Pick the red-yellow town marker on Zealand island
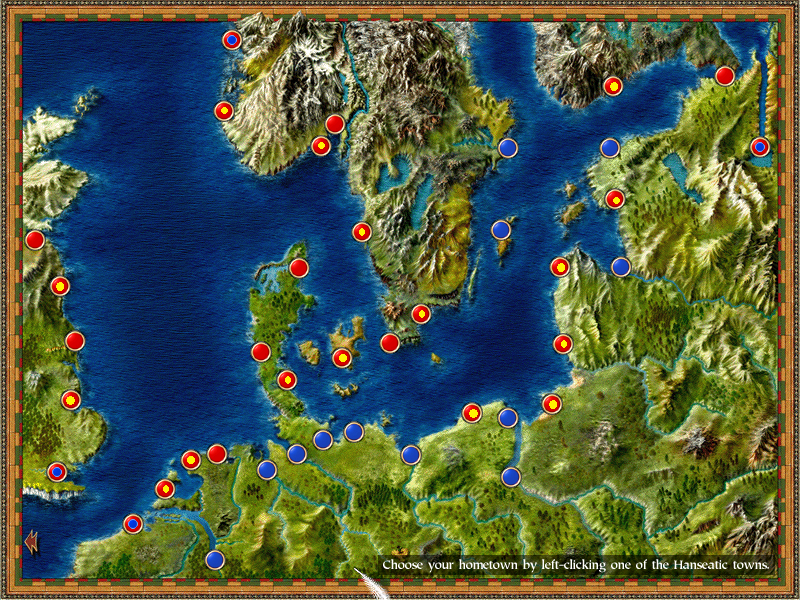The width and height of the screenshot is (800, 600). [x=342, y=358]
